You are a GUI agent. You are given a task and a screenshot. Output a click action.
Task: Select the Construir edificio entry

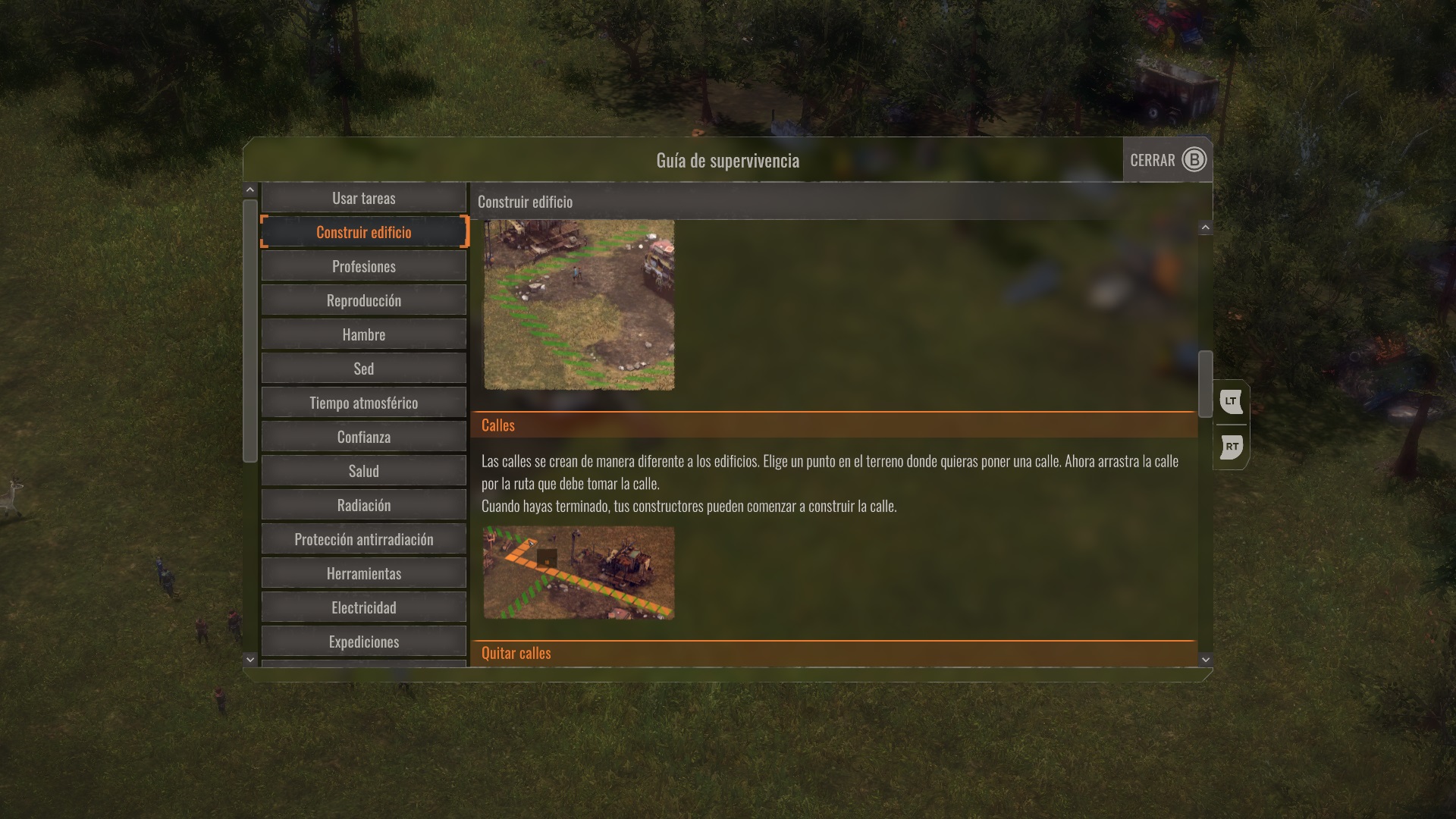pos(363,232)
